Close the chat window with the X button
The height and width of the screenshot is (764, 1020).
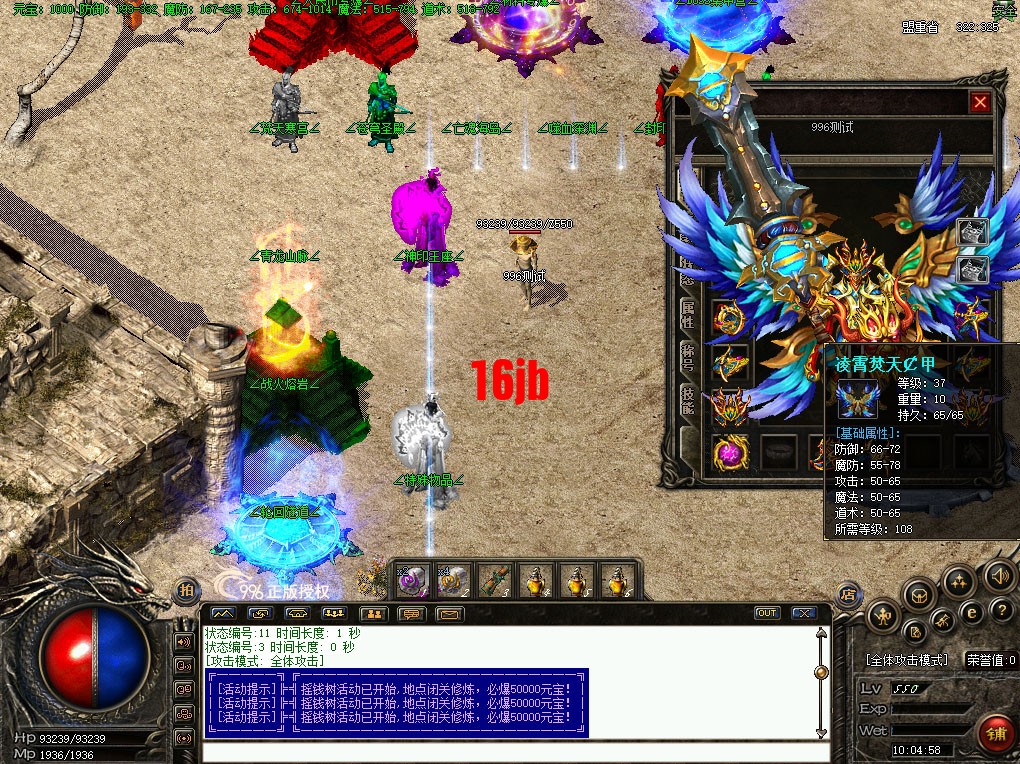click(x=803, y=613)
